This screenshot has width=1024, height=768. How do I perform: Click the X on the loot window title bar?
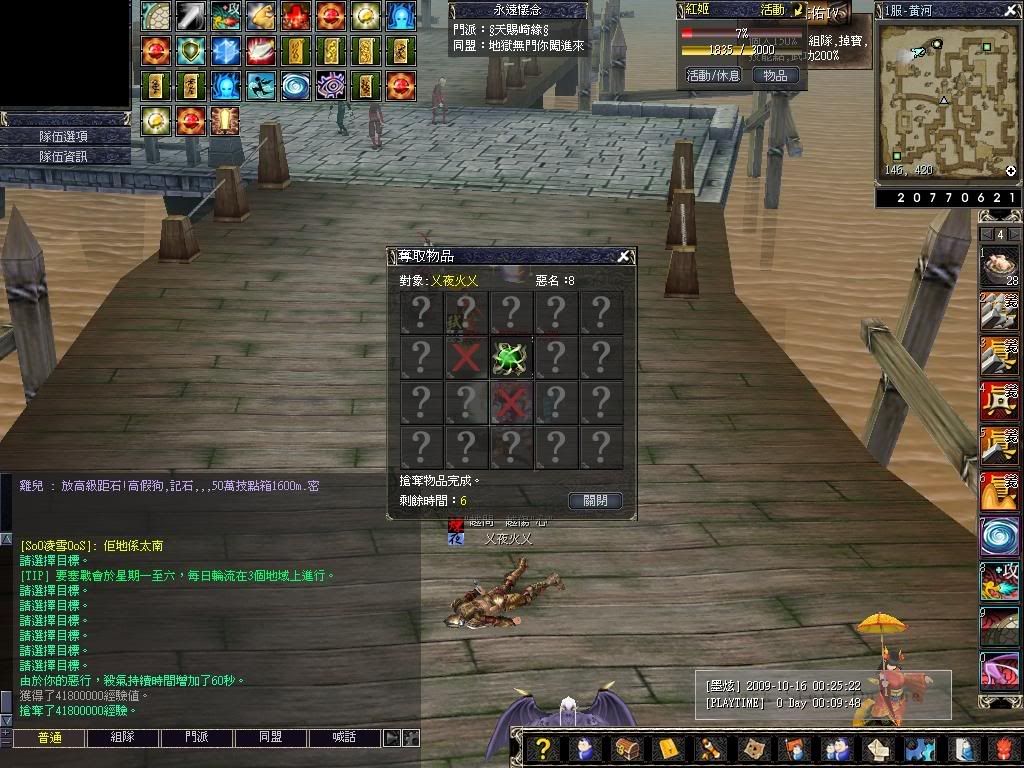tap(624, 256)
